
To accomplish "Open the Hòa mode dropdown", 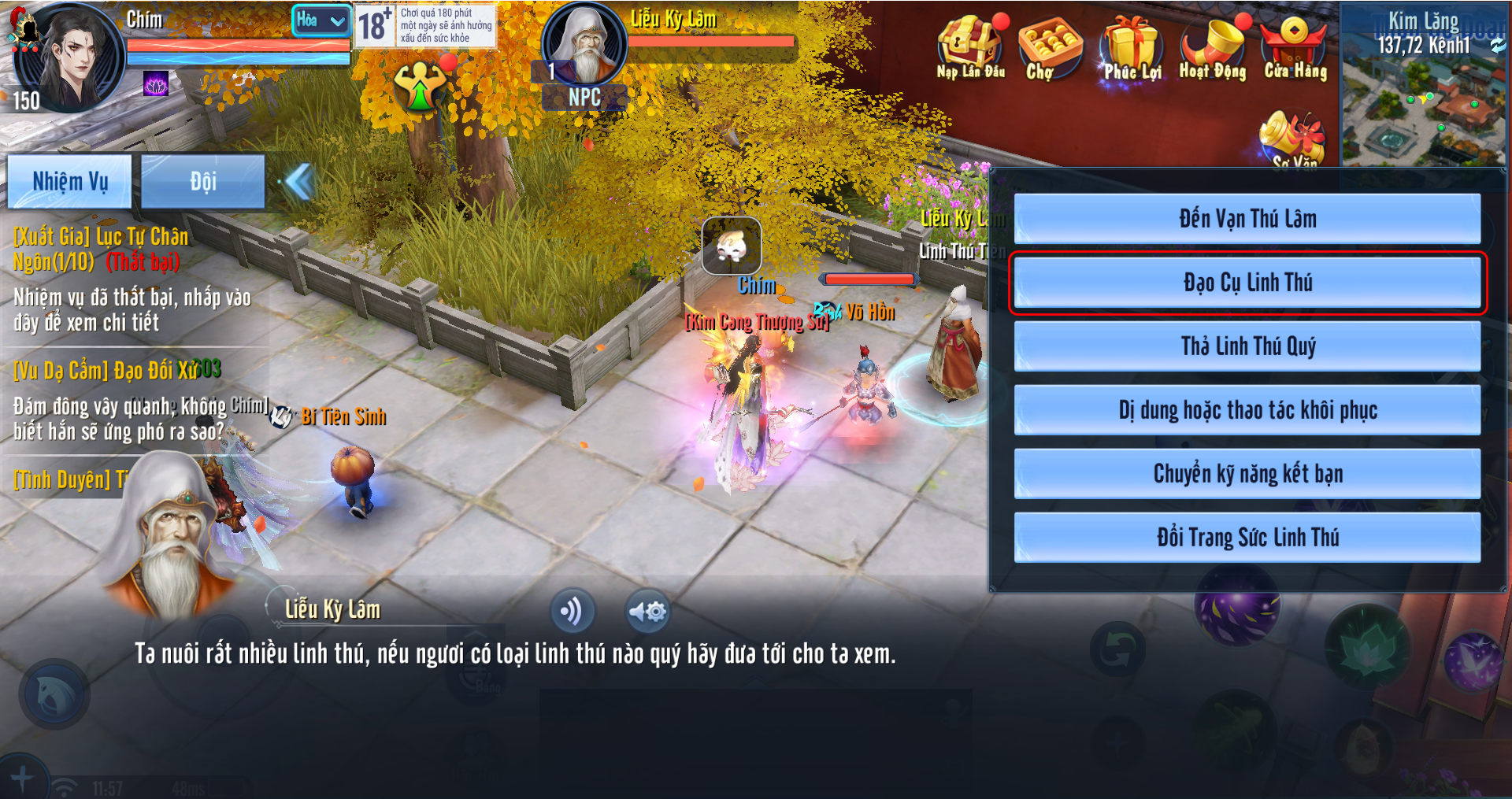I will (321, 20).
